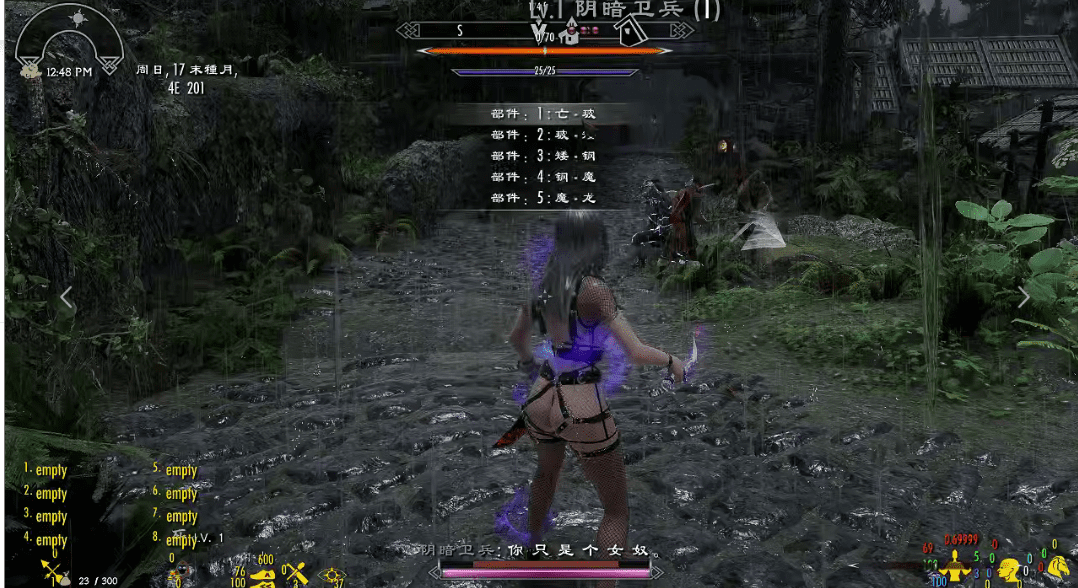
Task: Select menu entry 部件 4
Action: (x=543, y=177)
